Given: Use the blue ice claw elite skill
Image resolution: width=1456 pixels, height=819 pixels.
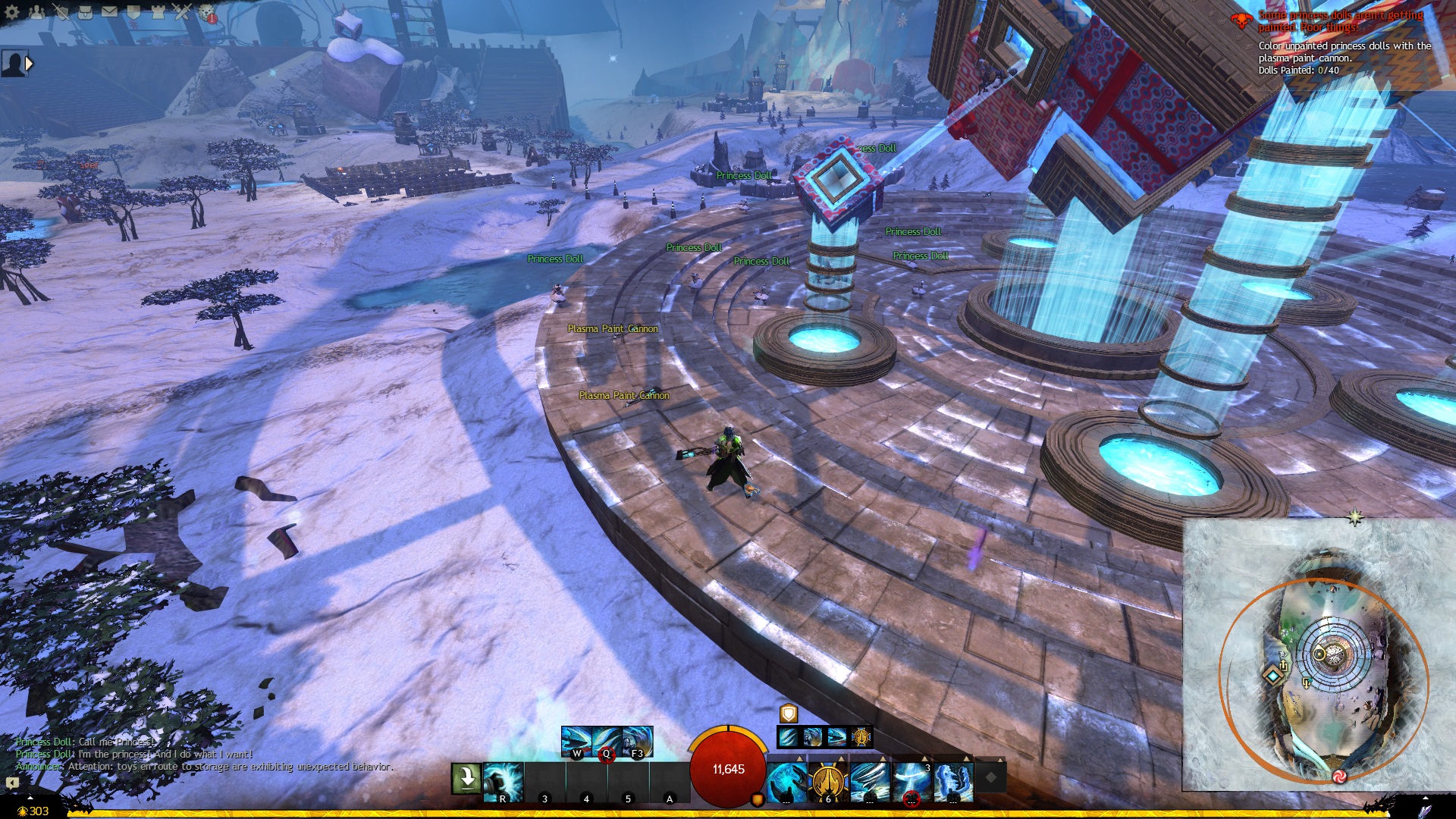Looking at the screenshot, I should click(x=952, y=781).
